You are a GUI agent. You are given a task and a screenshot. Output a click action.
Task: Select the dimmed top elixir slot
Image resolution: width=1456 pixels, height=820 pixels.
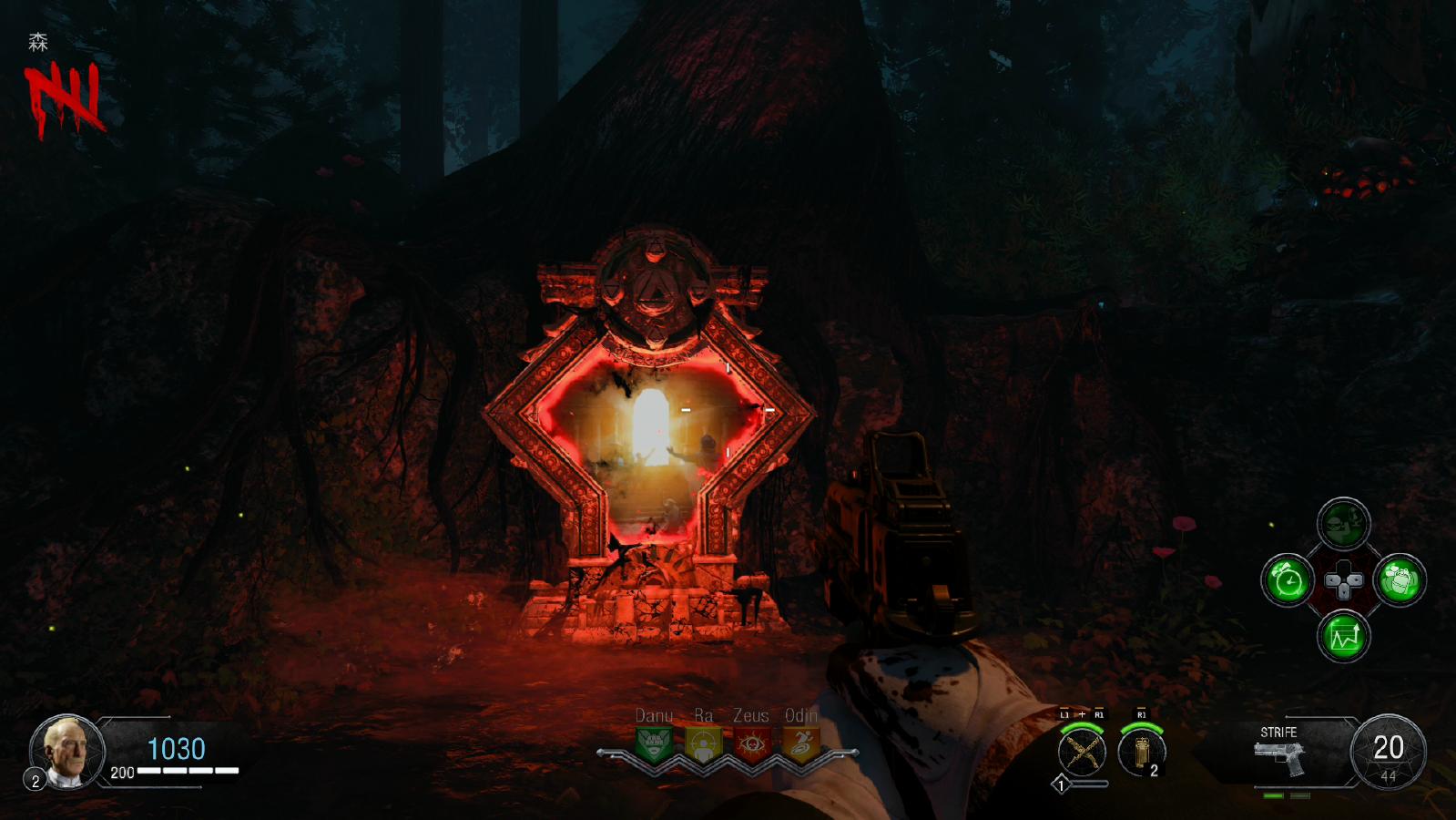1344,524
